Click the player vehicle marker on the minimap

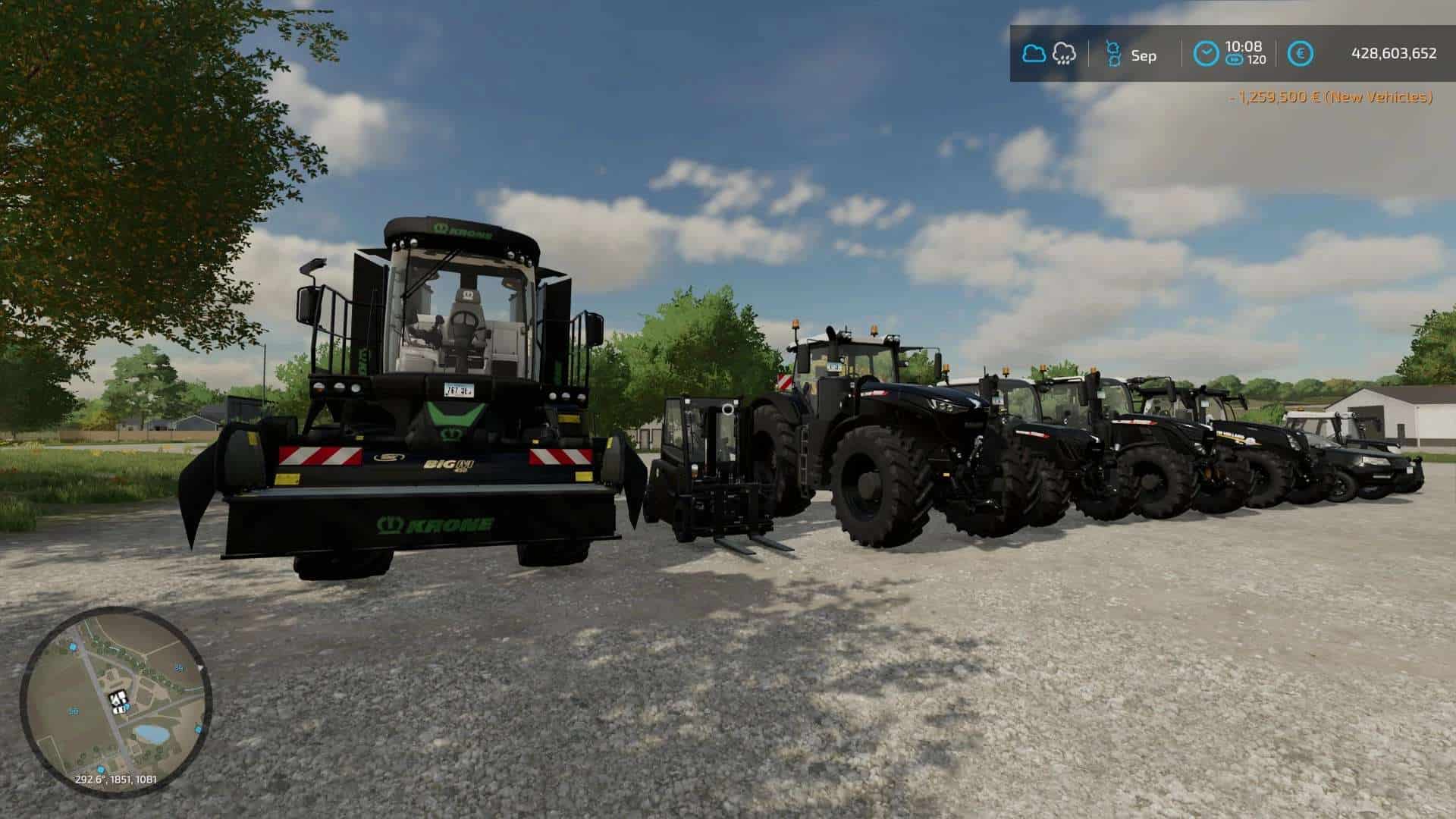118,698
